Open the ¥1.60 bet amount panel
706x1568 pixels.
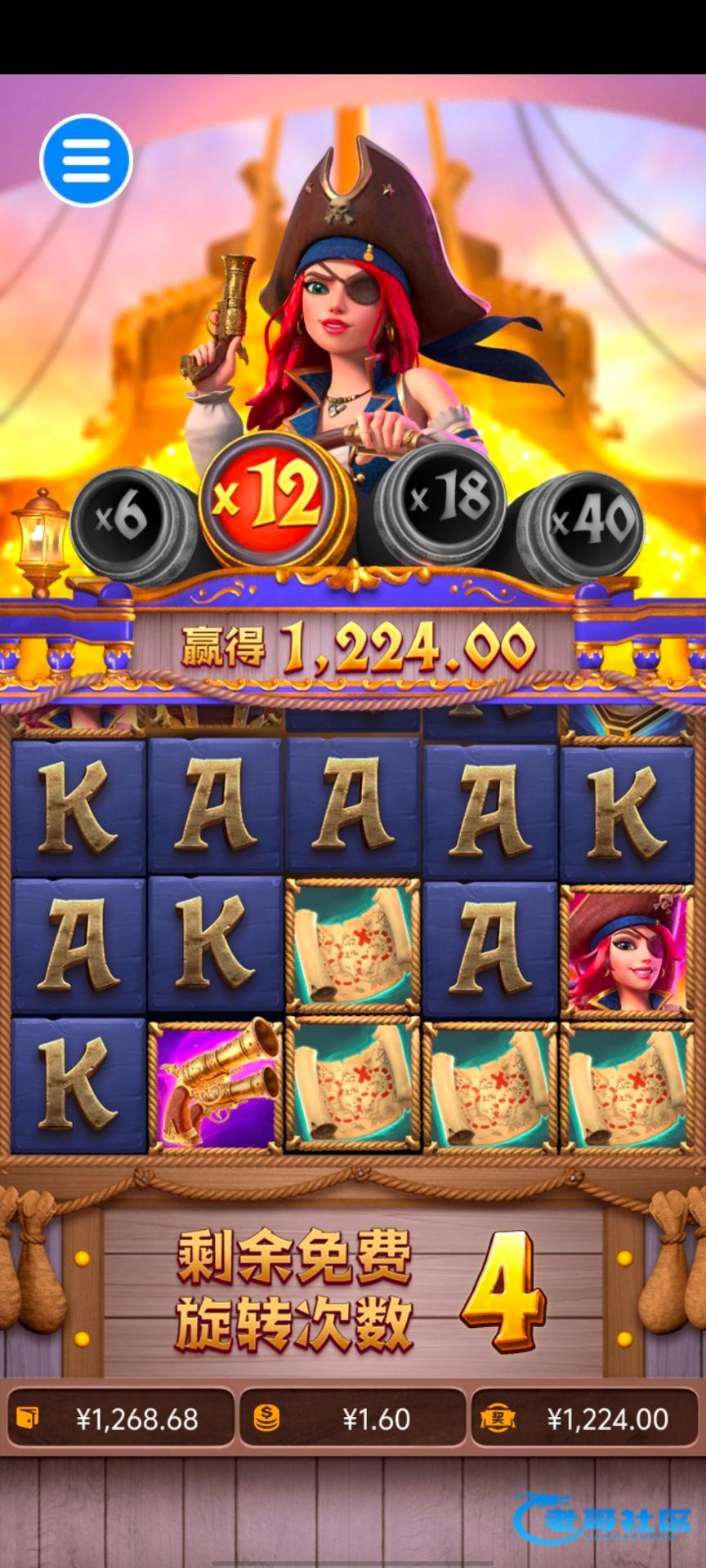(x=353, y=1419)
